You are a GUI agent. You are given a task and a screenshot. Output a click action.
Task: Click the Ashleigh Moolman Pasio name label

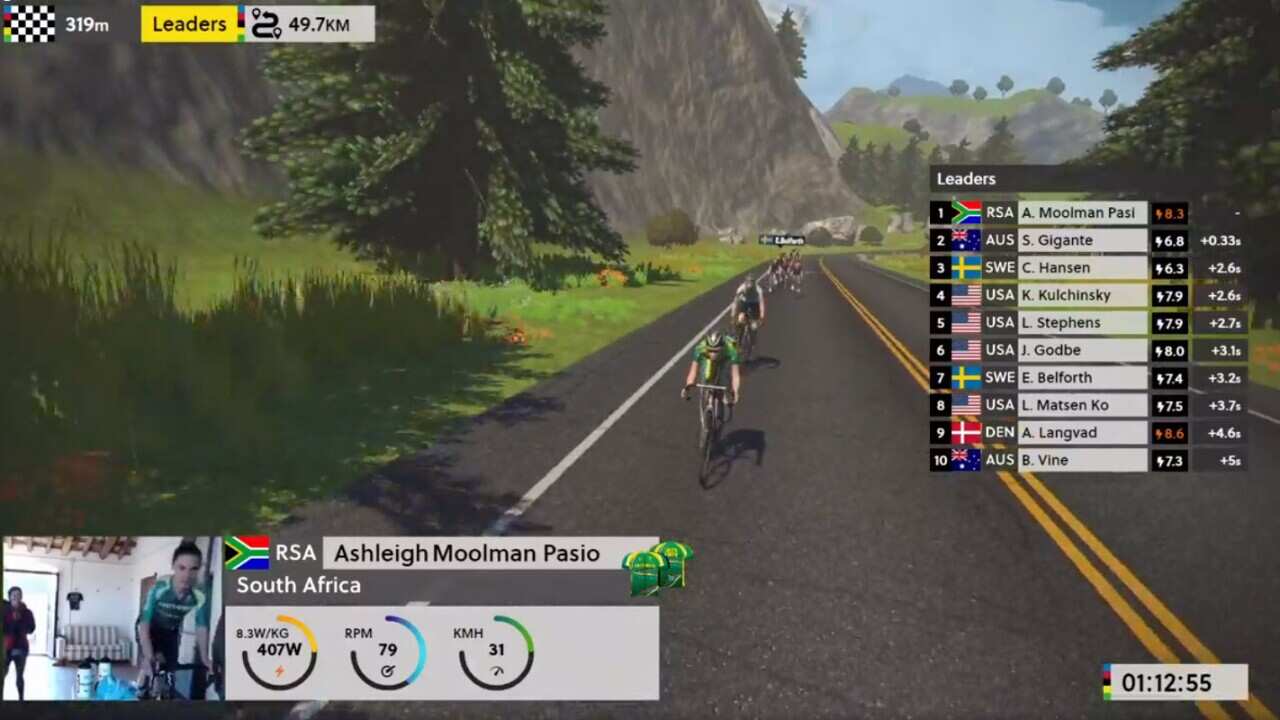click(x=464, y=552)
